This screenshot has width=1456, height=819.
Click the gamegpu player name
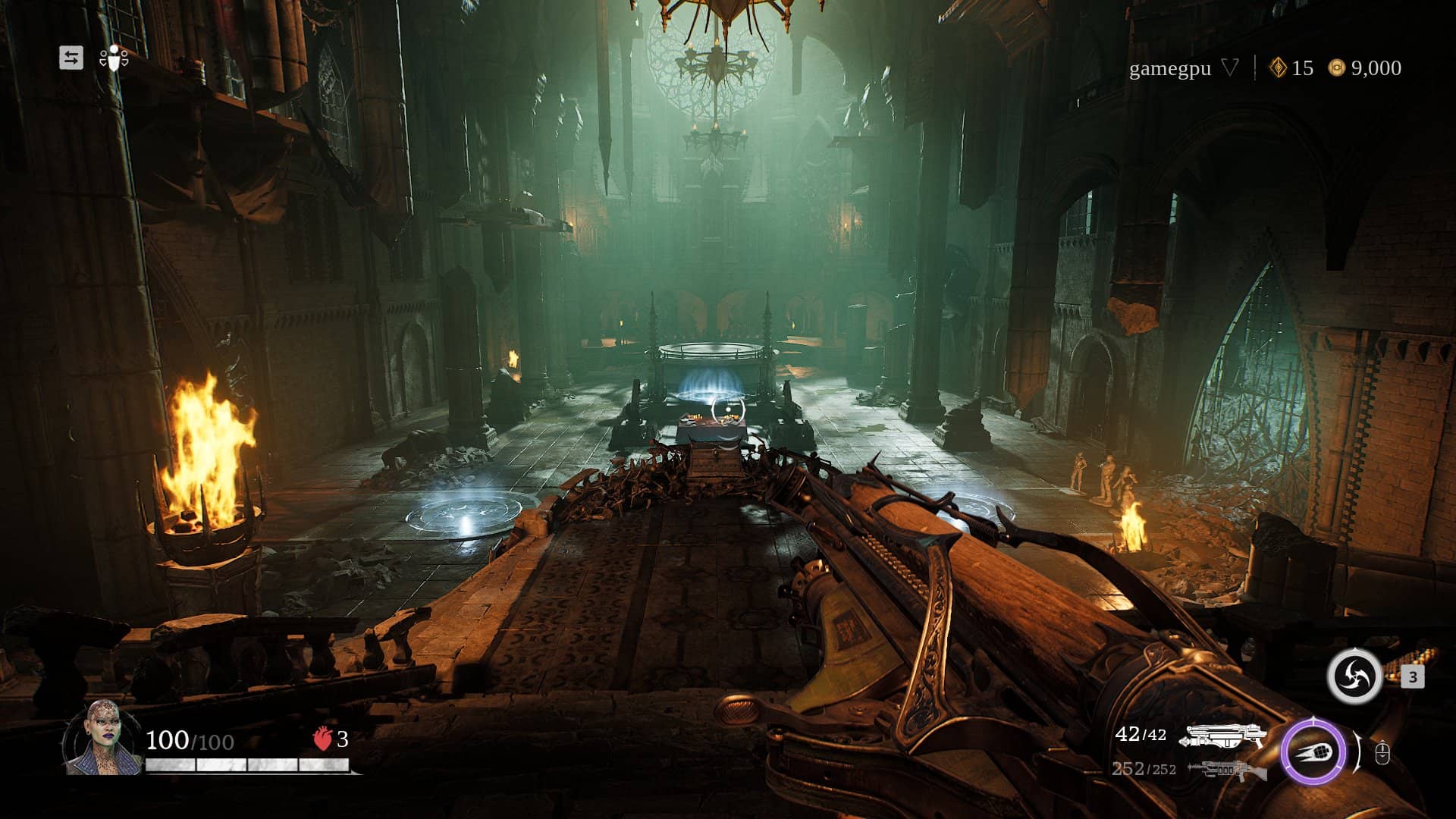(x=1169, y=69)
